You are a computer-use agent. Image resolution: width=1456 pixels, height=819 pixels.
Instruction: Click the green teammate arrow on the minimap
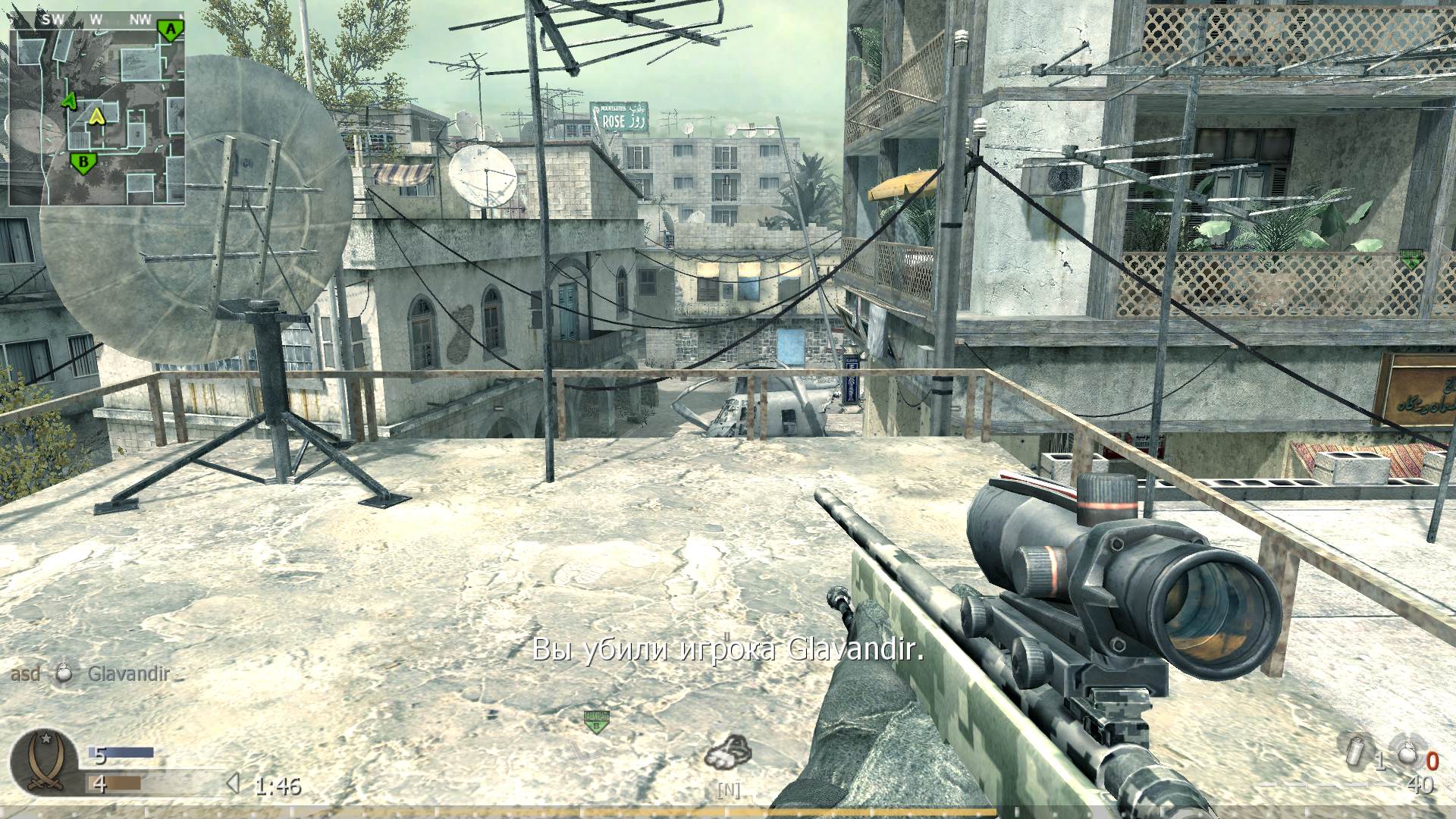point(70,99)
